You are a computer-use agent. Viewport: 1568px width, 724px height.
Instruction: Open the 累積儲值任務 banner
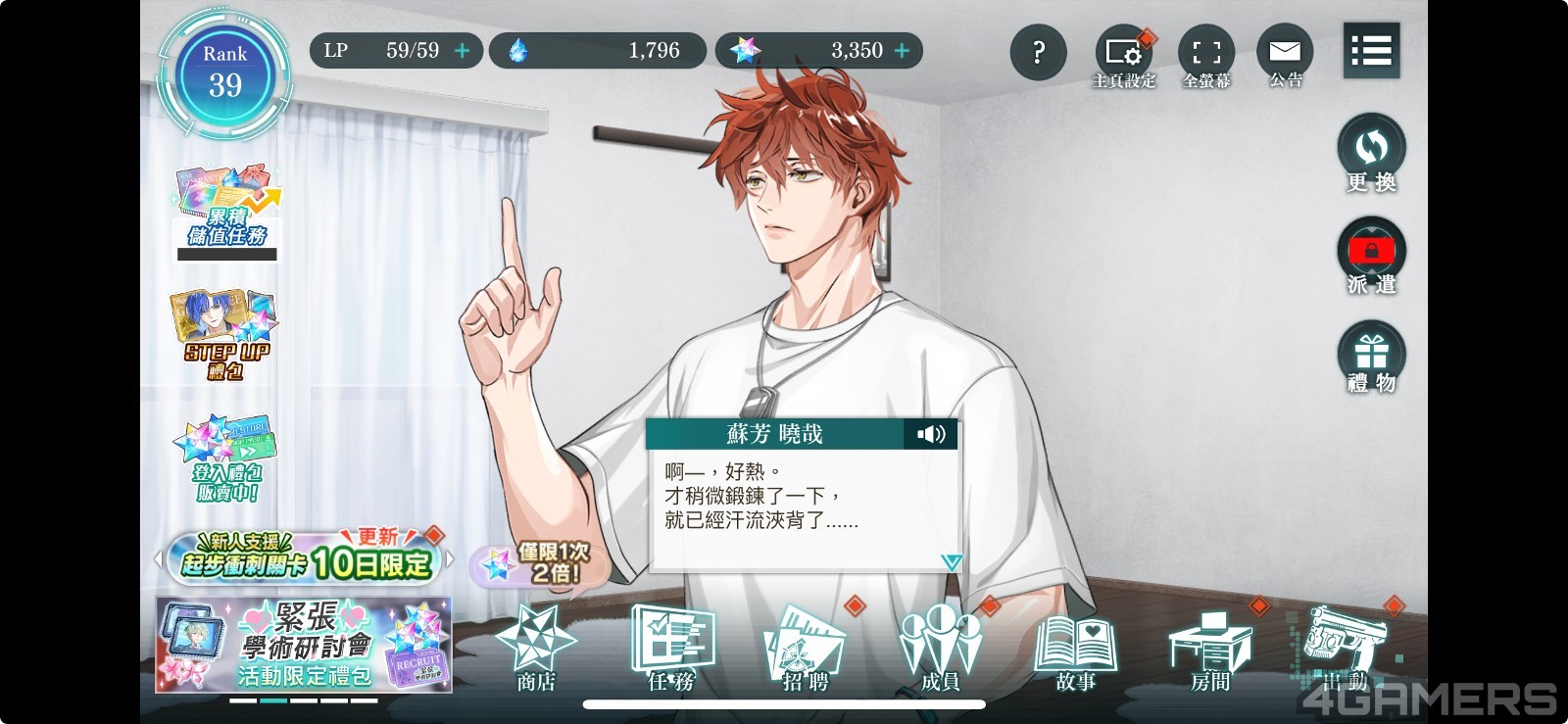coord(227,213)
